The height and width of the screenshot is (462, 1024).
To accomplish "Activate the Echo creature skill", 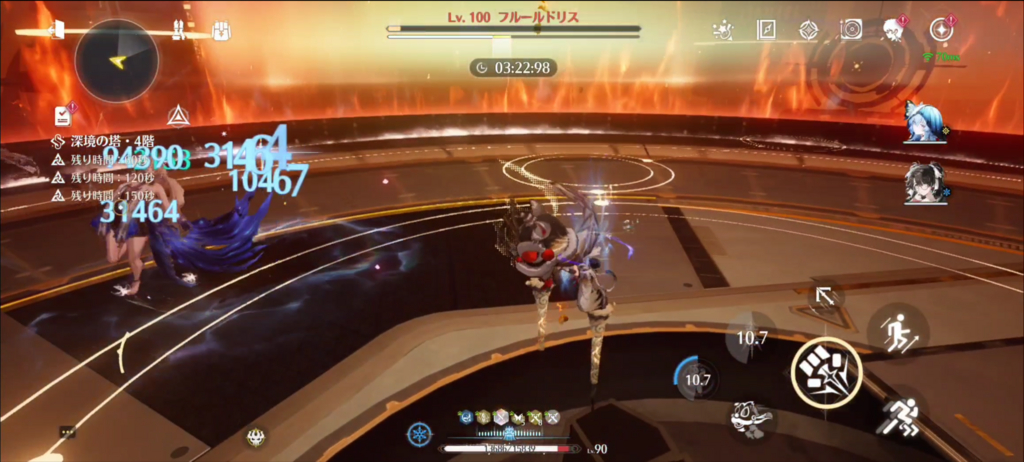I will click(750, 419).
